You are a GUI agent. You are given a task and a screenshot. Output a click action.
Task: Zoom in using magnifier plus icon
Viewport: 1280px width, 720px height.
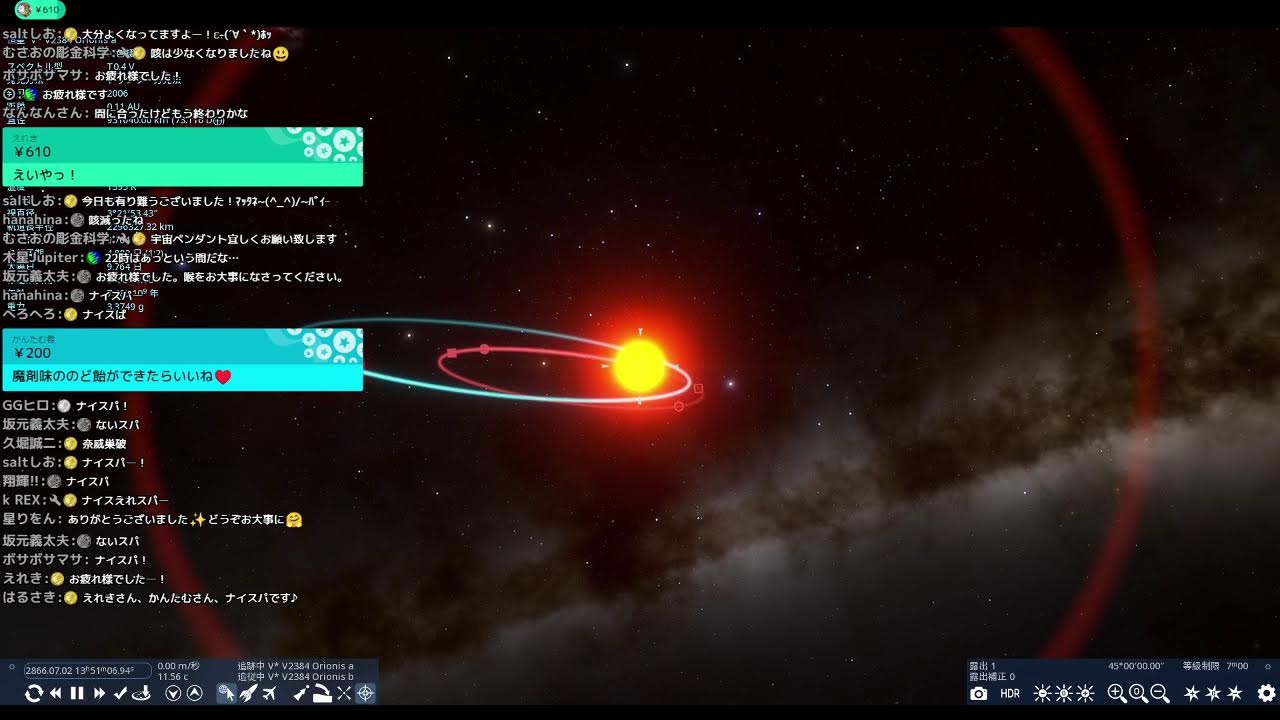[1117, 693]
